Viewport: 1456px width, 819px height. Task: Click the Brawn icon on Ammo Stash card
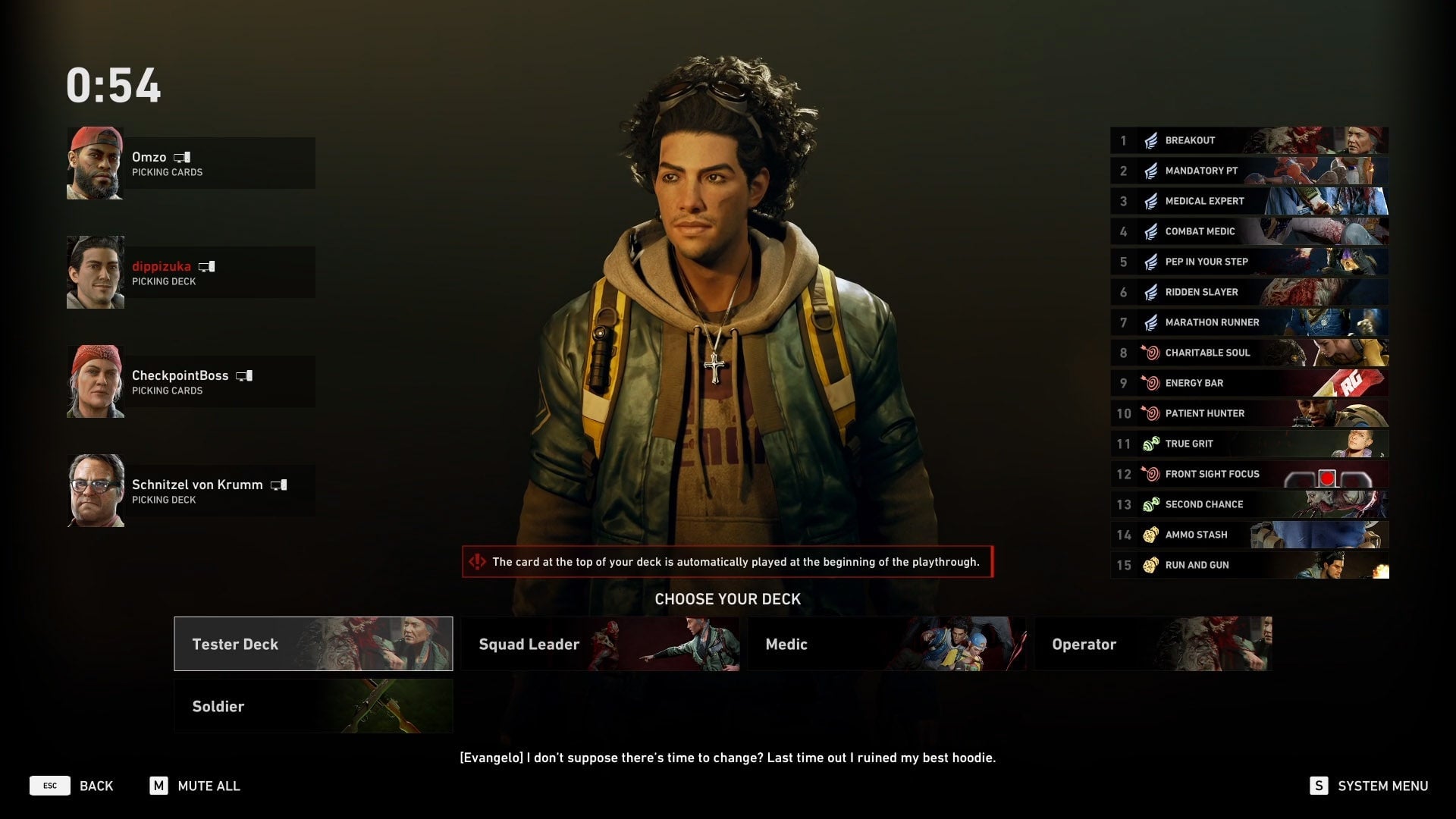(1150, 535)
